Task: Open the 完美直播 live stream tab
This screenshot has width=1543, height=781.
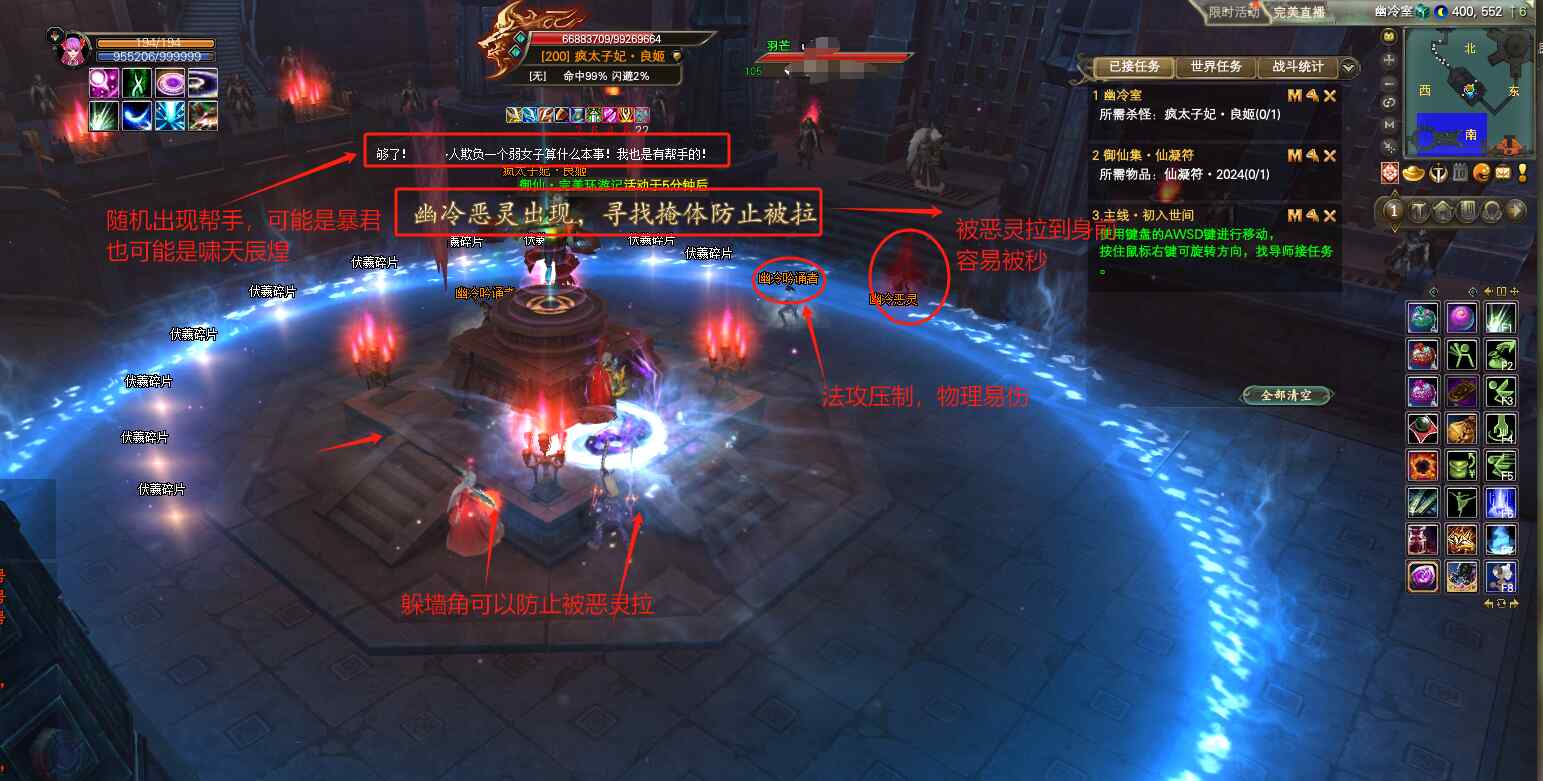Action: tap(1299, 12)
